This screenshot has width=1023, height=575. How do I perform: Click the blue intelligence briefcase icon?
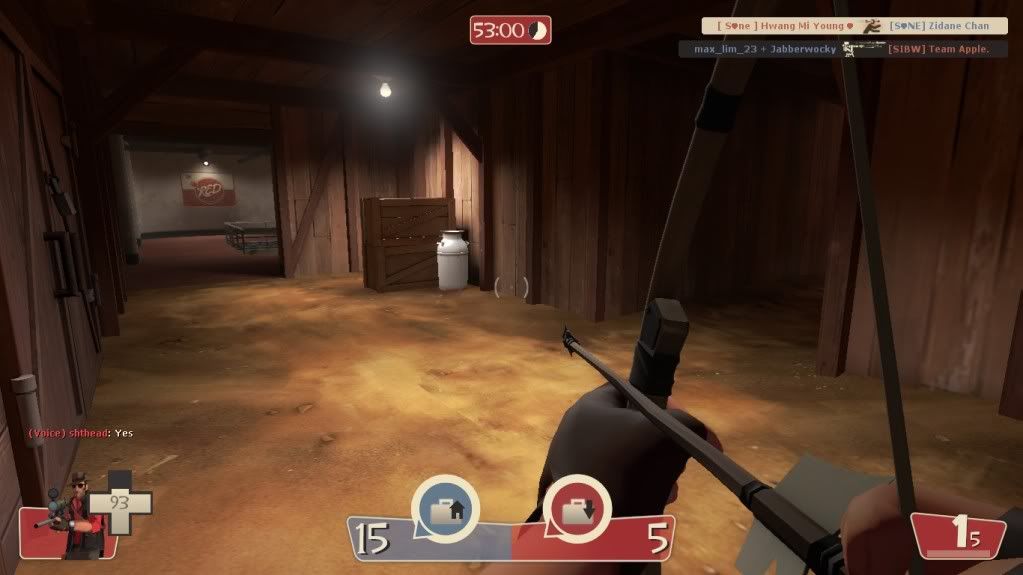point(445,510)
